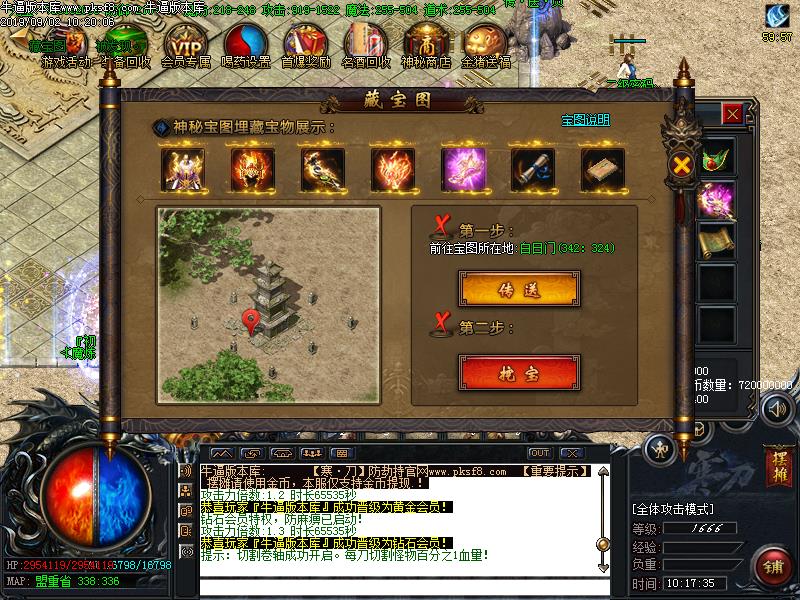
Task: Open the 宝图说明 treasure map guide link
Action: [585, 120]
